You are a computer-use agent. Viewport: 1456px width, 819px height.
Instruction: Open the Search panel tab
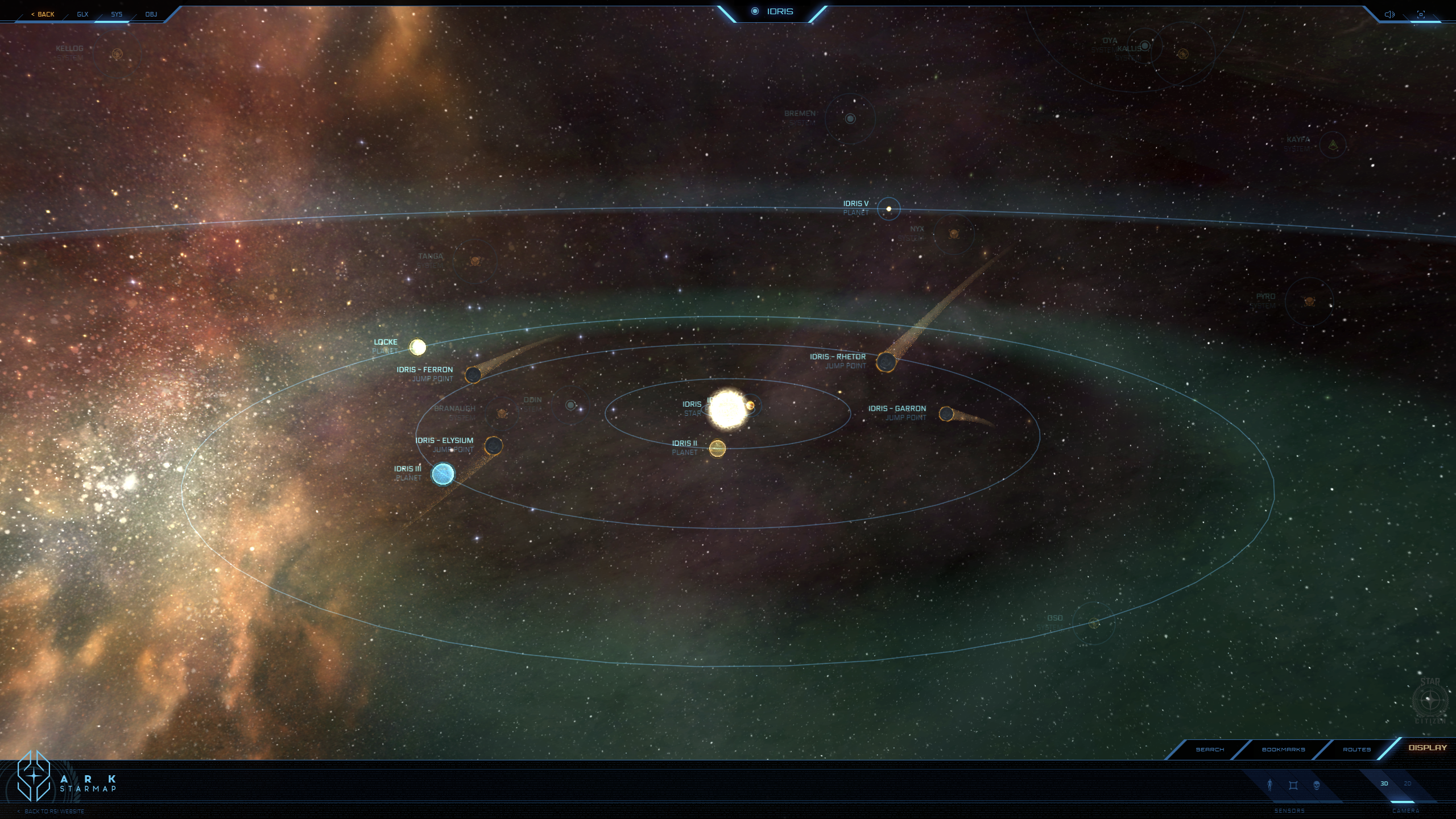1210,749
